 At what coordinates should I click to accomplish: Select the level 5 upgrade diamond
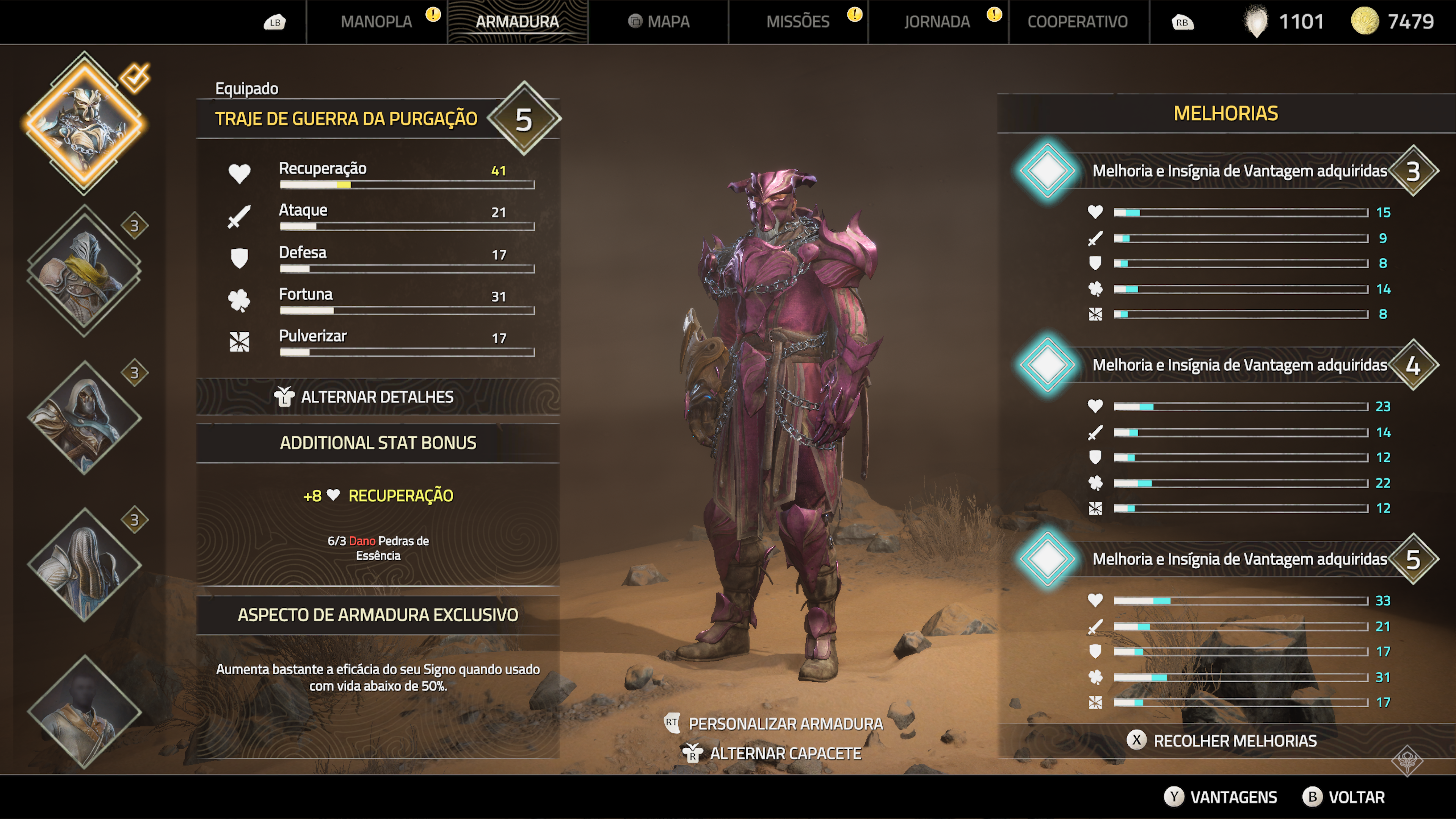(x=1047, y=559)
